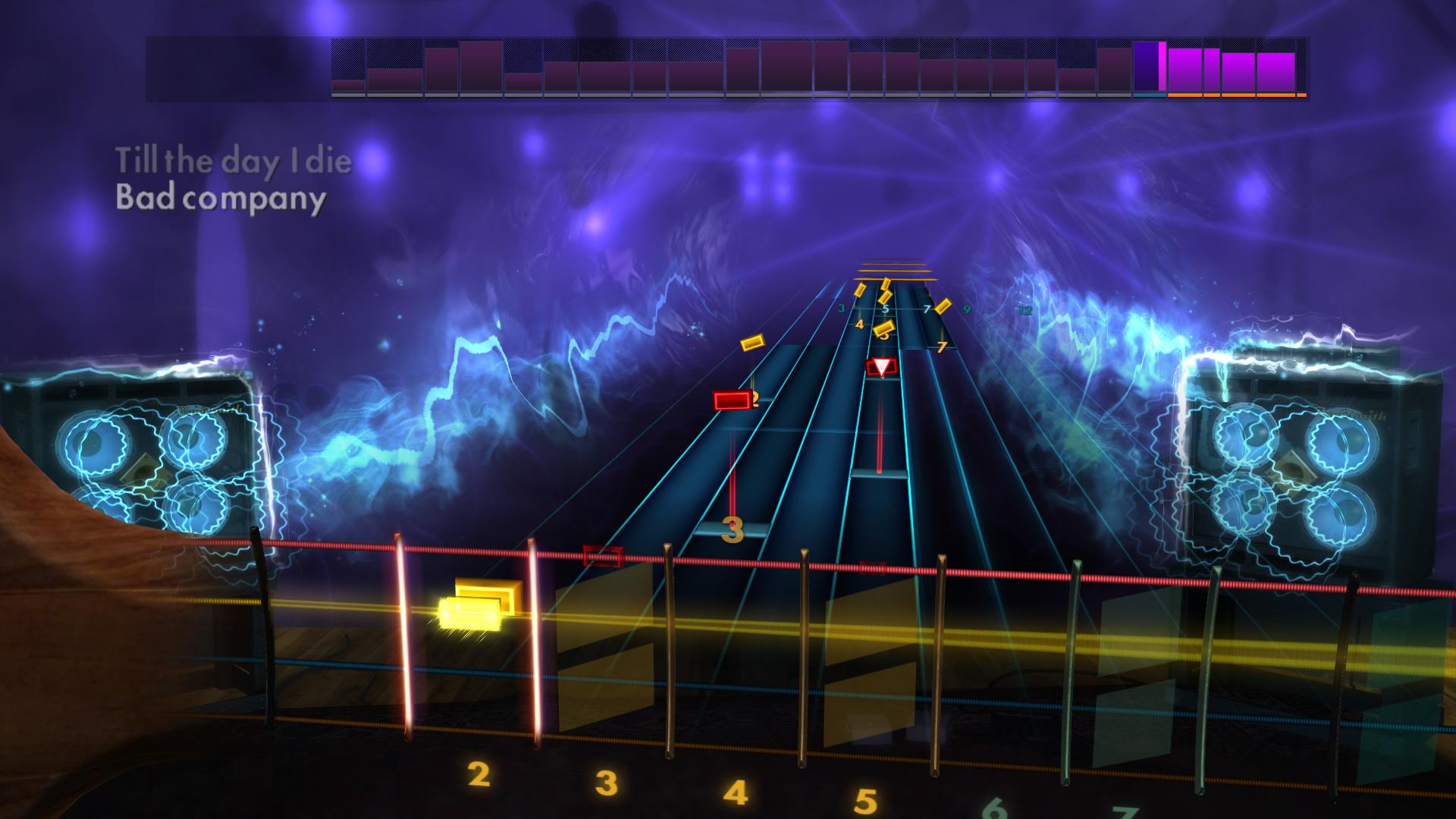The height and width of the screenshot is (819, 1456).
Task: Click the red pull-off arrow note
Action: (x=881, y=366)
